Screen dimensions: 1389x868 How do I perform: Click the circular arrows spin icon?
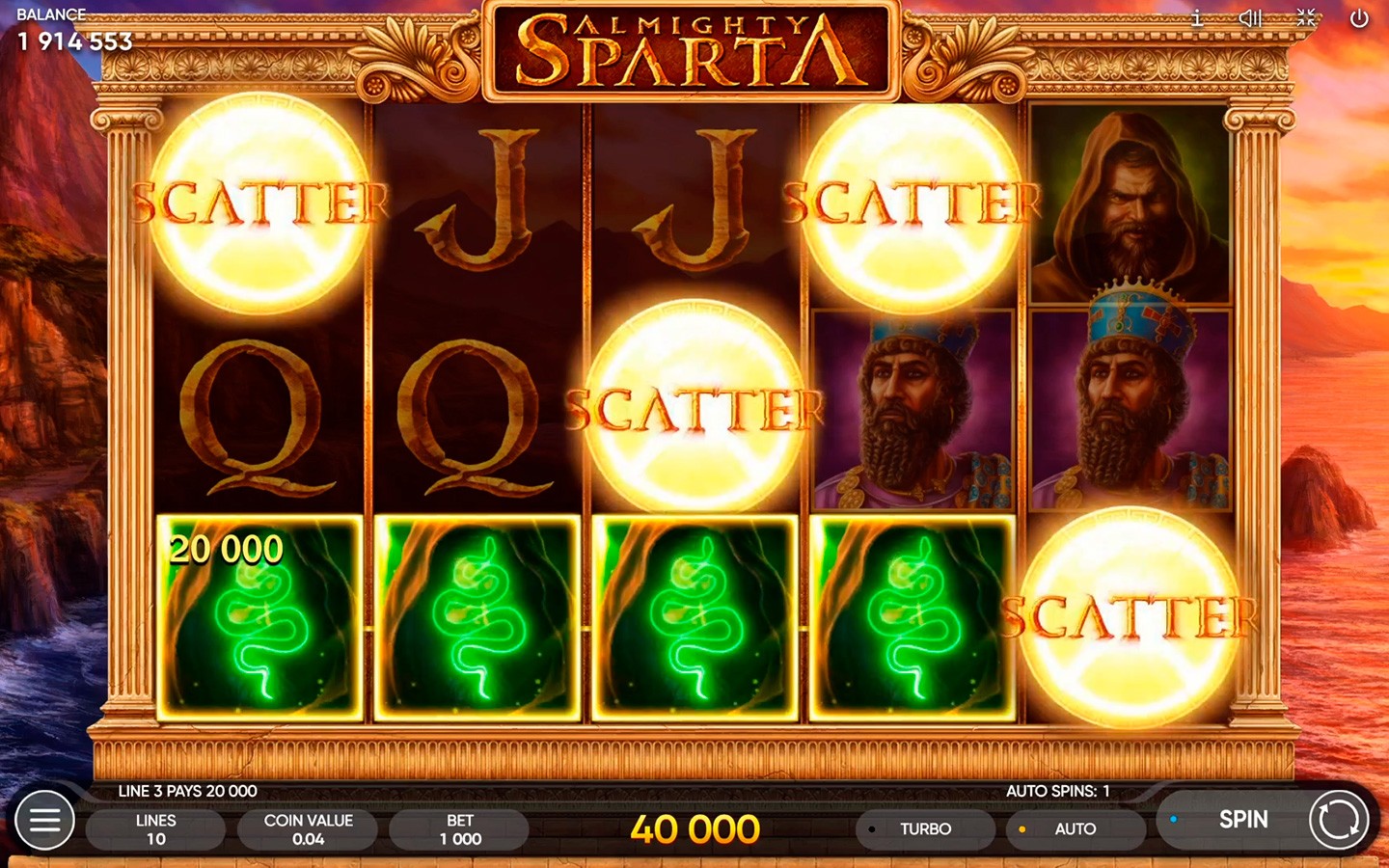point(1338,821)
